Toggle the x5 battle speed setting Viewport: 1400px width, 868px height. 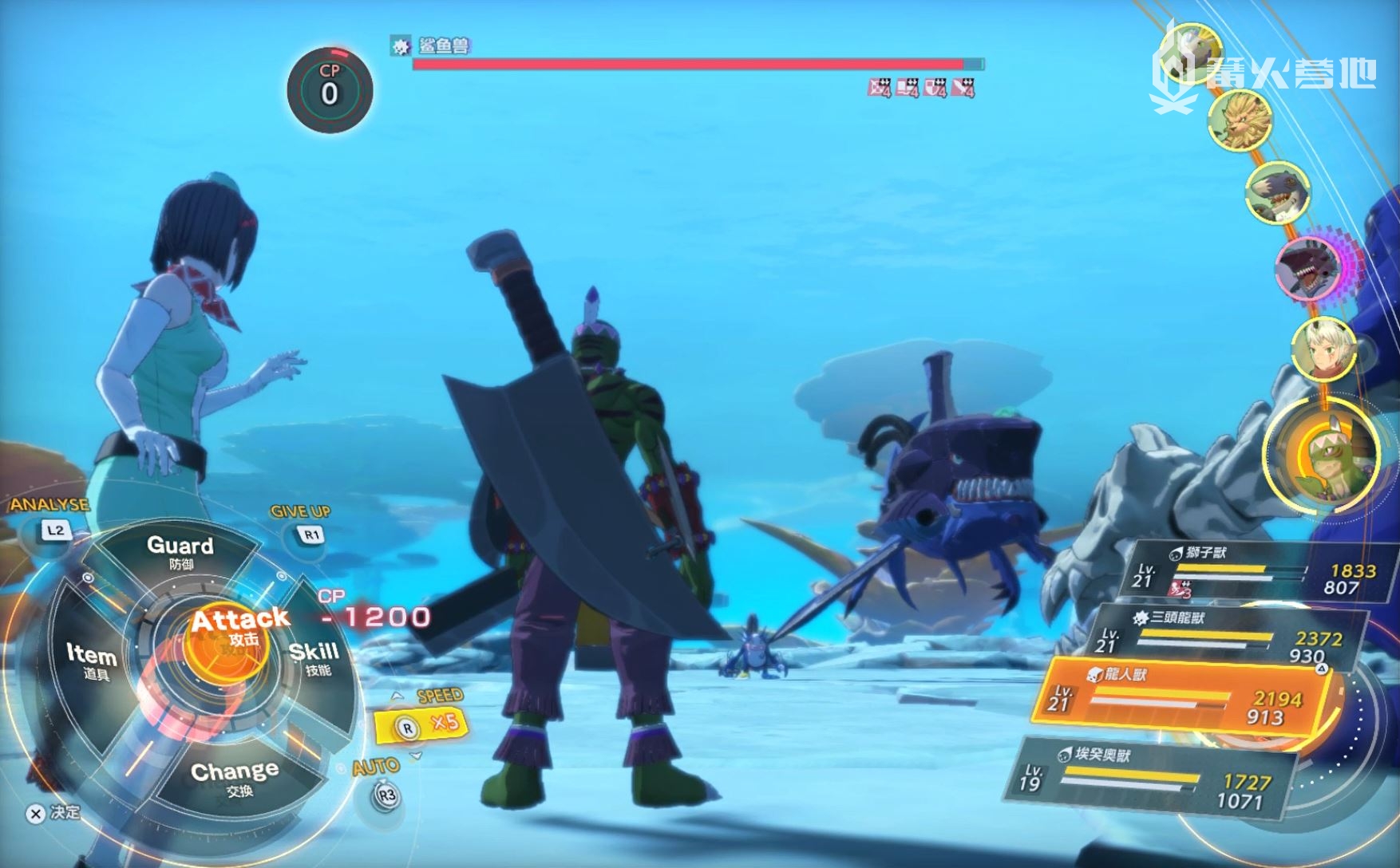click(421, 724)
